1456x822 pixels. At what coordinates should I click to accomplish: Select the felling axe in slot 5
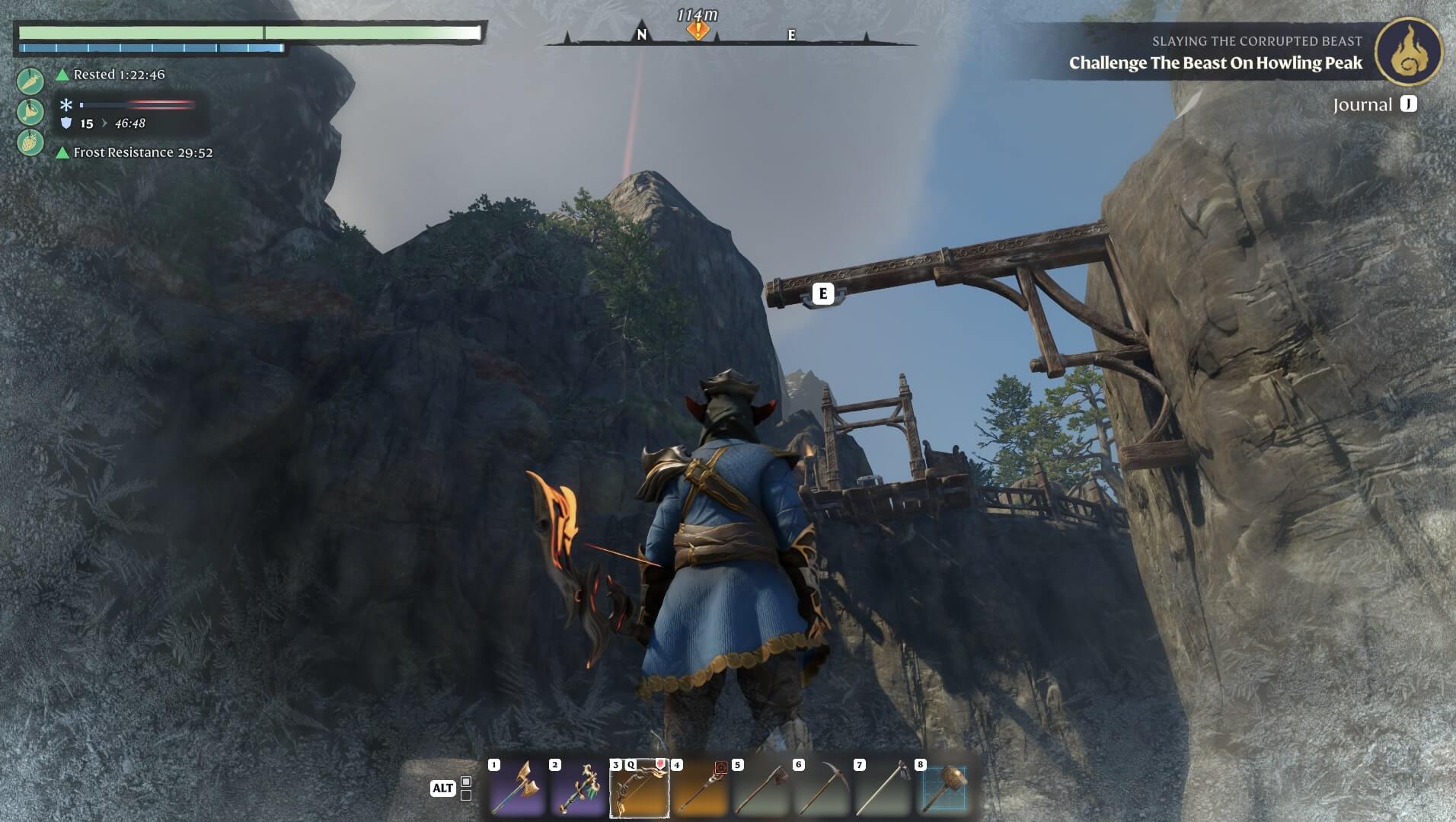(x=761, y=788)
